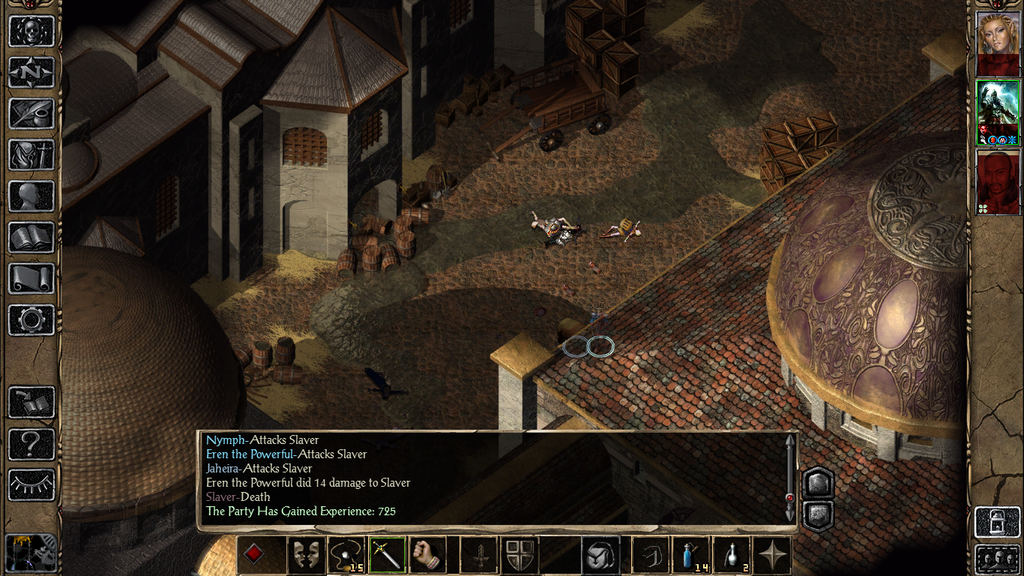The height and width of the screenshot is (576, 1024).
Task: Open the options gear button
Action: pos(31,320)
